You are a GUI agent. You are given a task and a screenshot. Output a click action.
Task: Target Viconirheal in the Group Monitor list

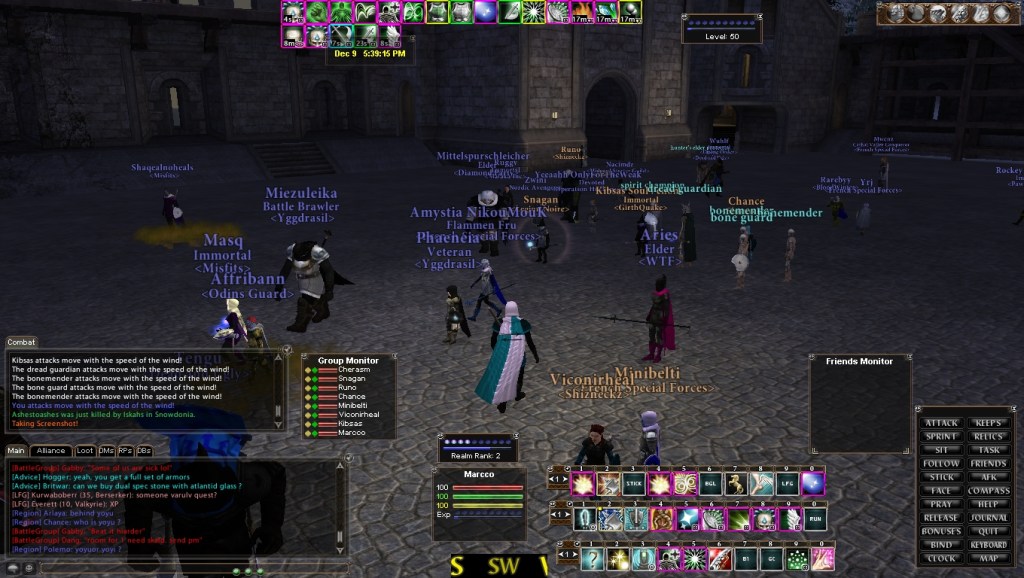[359, 415]
